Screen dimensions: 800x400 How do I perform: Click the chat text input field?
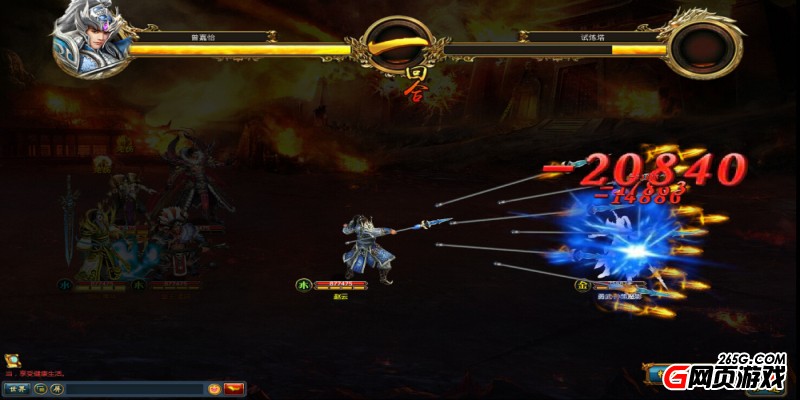(135, 388)
